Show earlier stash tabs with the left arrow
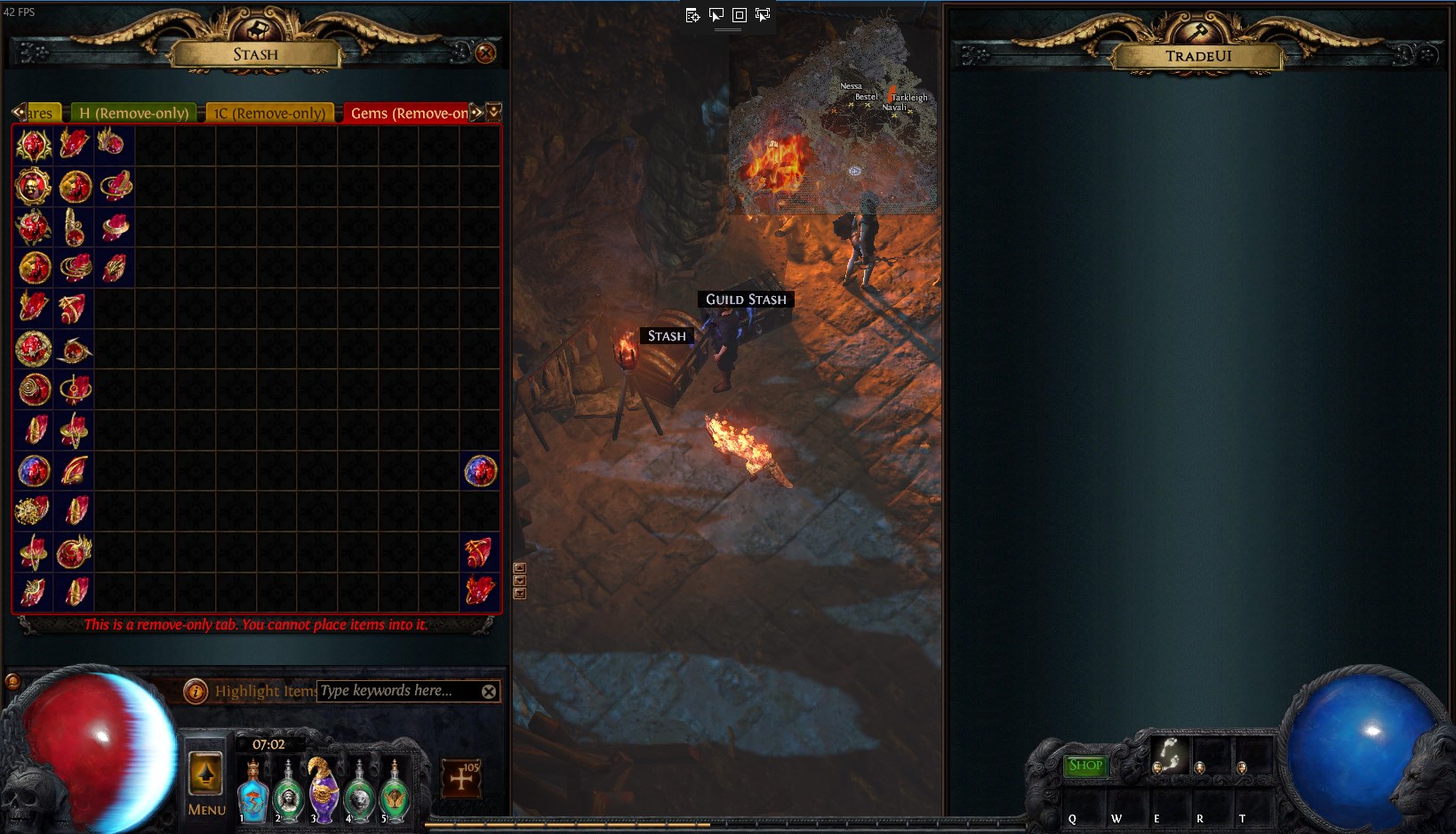Screen dimensions: 1456x834 pyautogui.click(x=18, y=112)
